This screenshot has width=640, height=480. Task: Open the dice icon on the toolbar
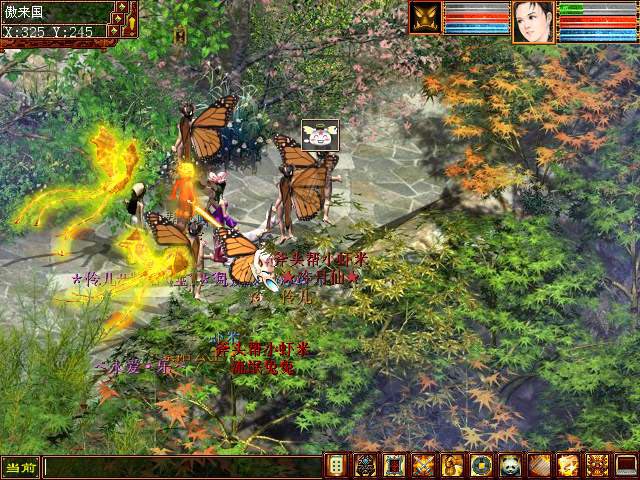(x=336, y=466)
